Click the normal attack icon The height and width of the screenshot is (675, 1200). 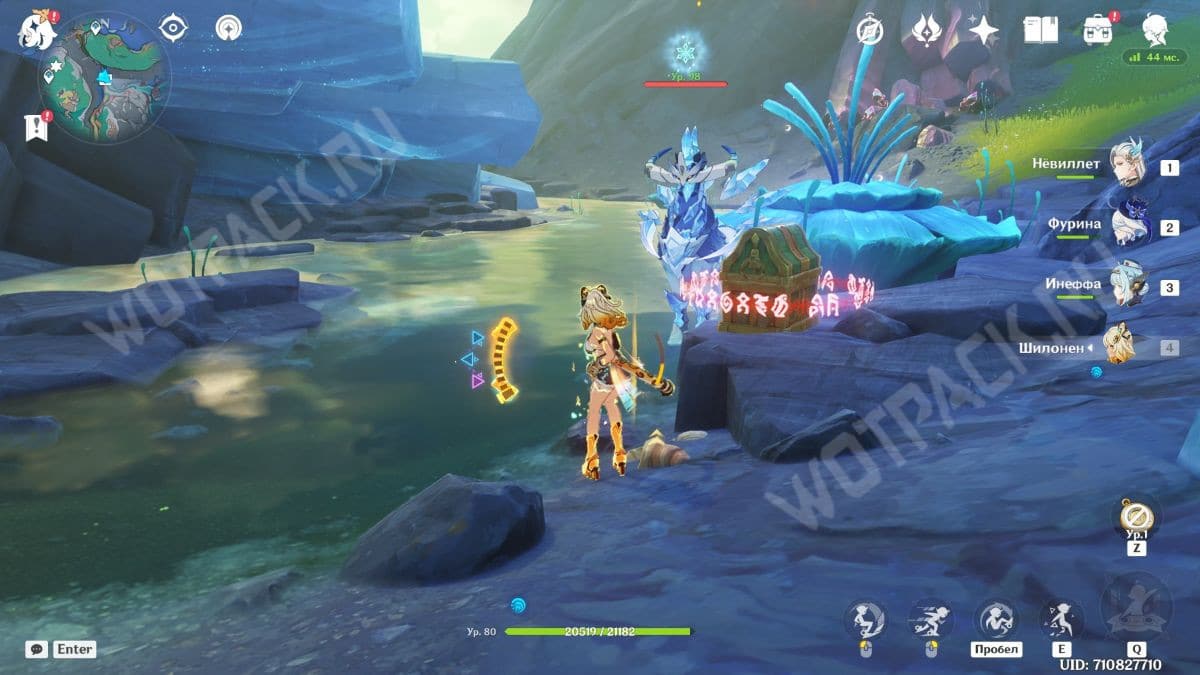pos(863,620)
